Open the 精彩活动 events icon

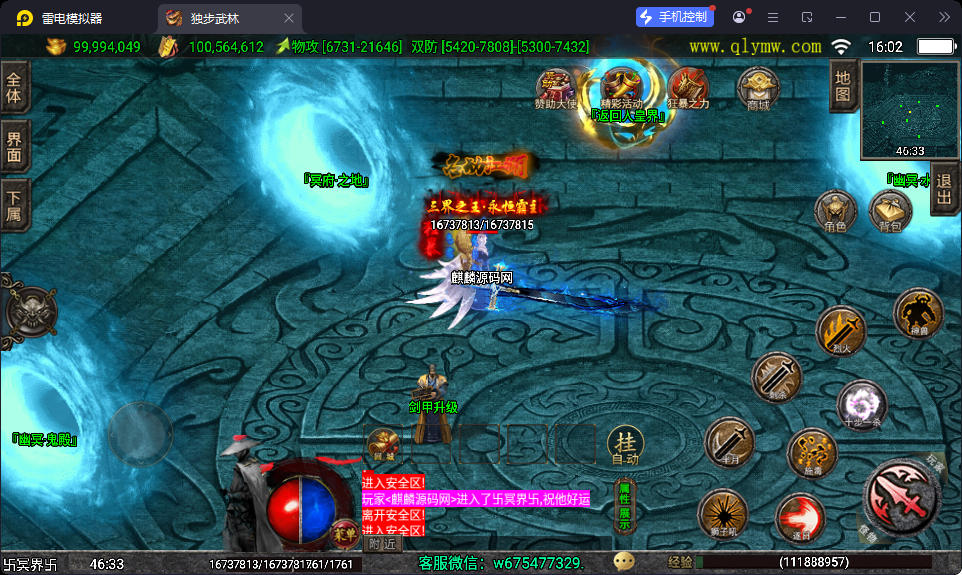[622, 84]
